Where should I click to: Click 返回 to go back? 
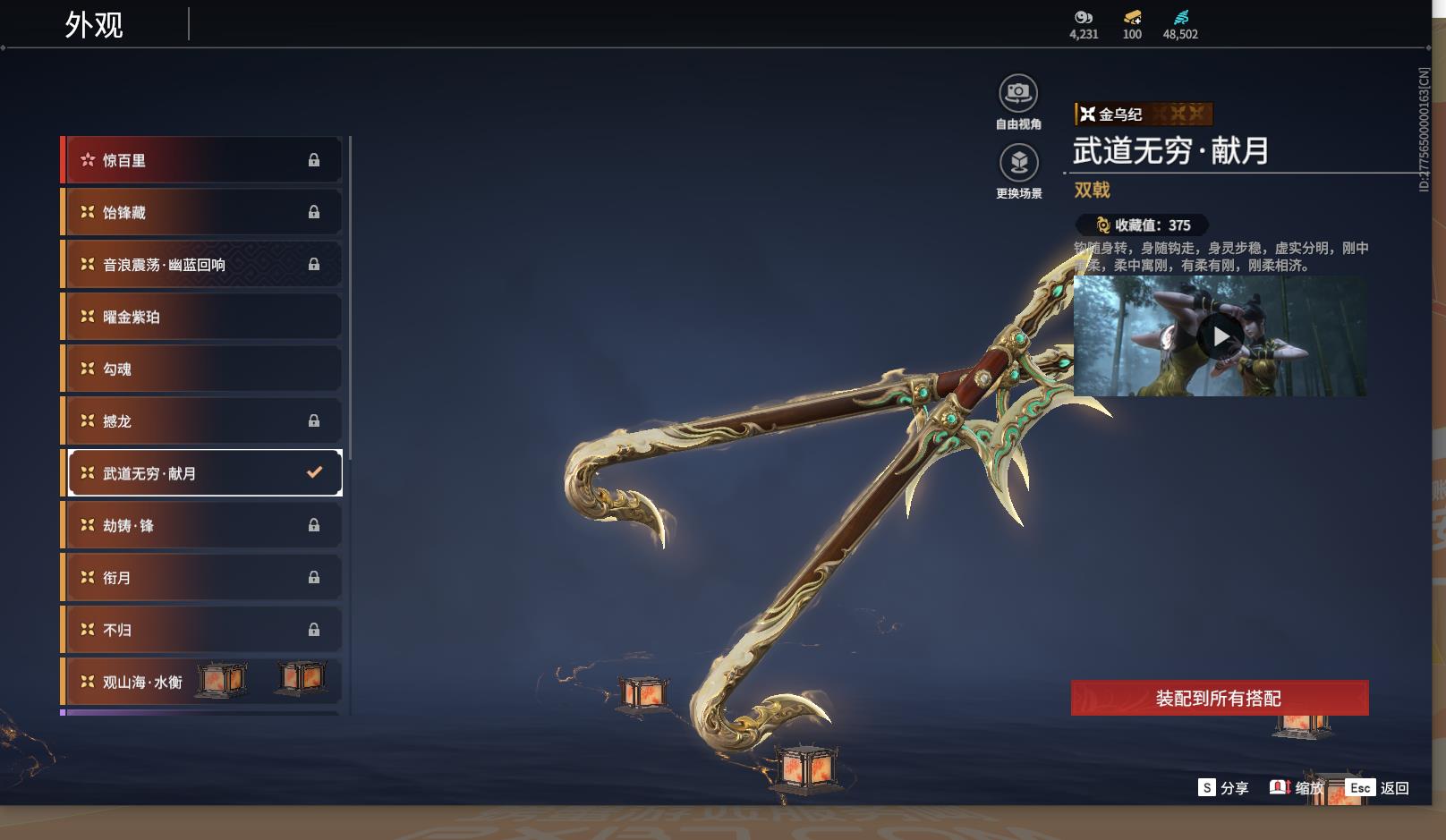[1378, 787]
